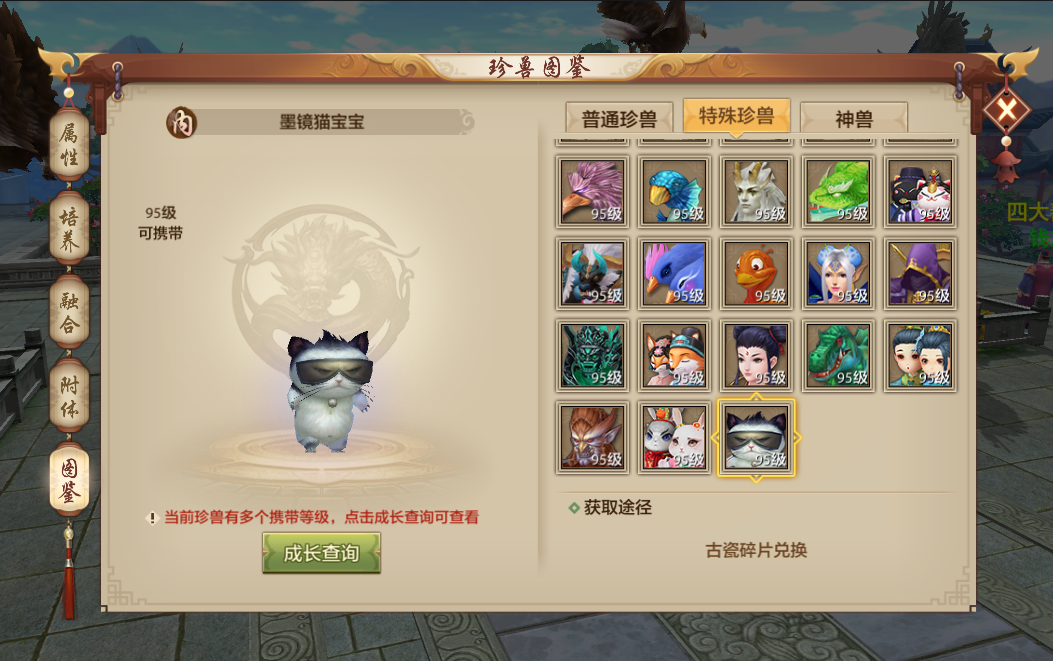Go to the 融合 side tab
The image size is (1053, 661).
click(69, 311)
